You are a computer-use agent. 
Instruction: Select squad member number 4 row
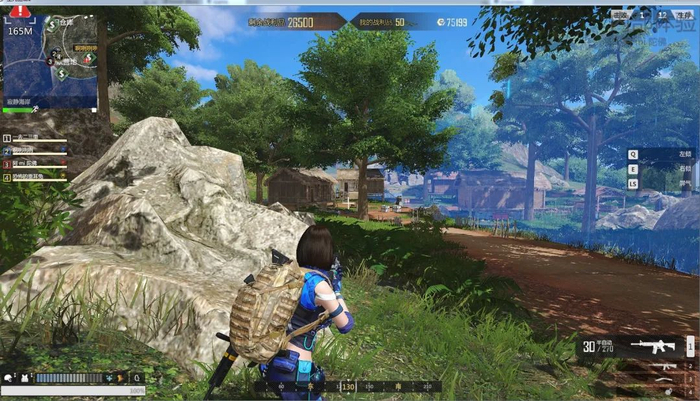pos(34,176)
